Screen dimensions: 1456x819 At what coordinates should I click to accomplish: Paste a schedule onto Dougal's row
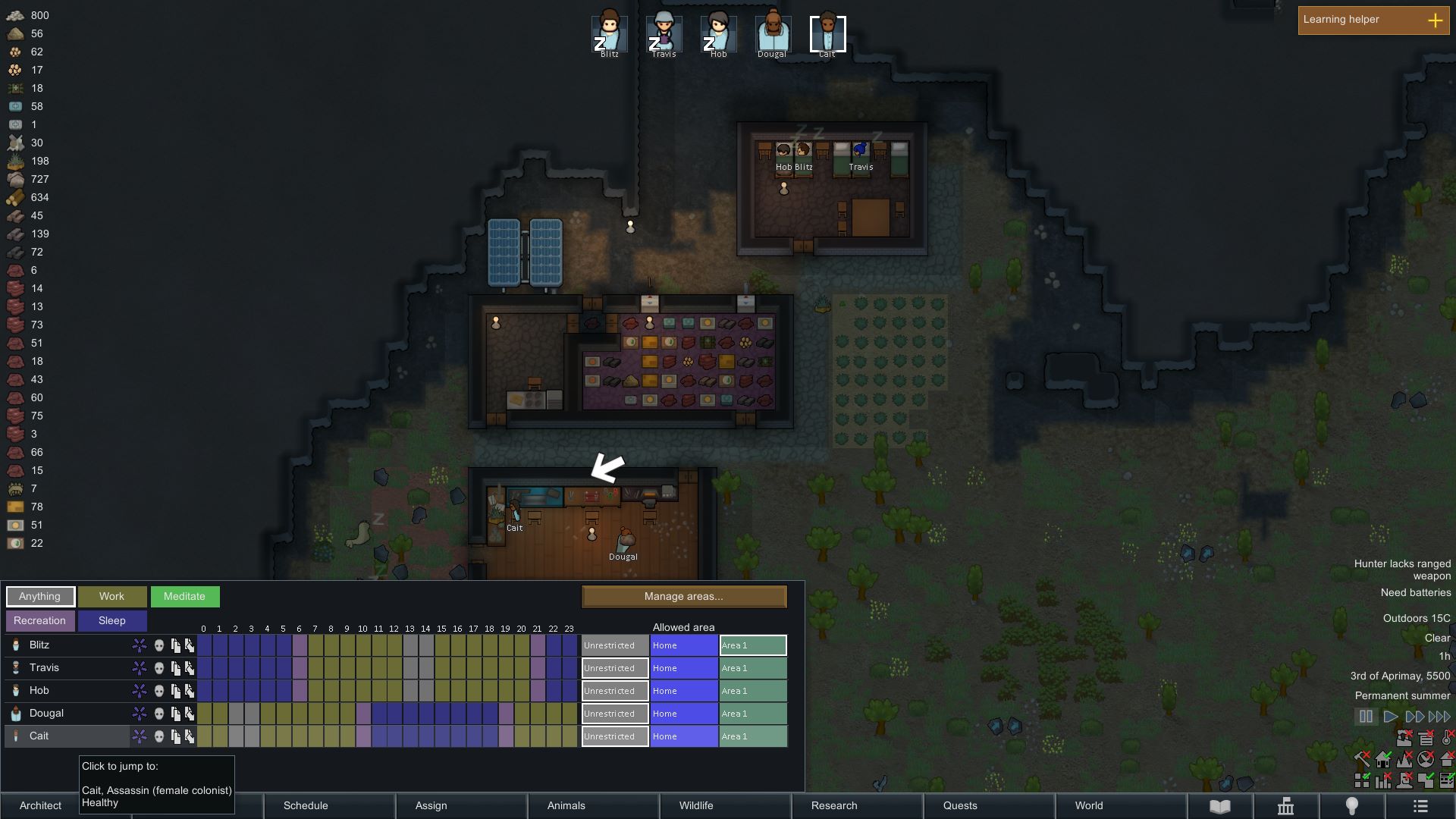coord(190,713)
